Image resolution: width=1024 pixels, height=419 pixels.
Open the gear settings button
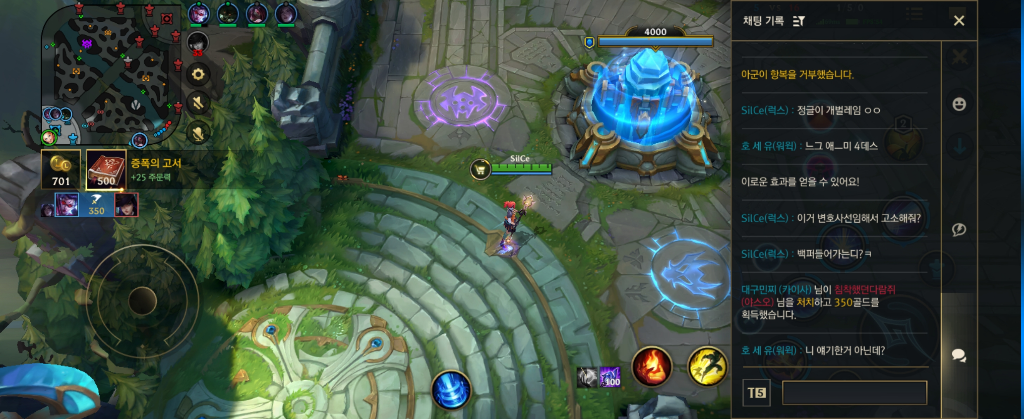198,73
